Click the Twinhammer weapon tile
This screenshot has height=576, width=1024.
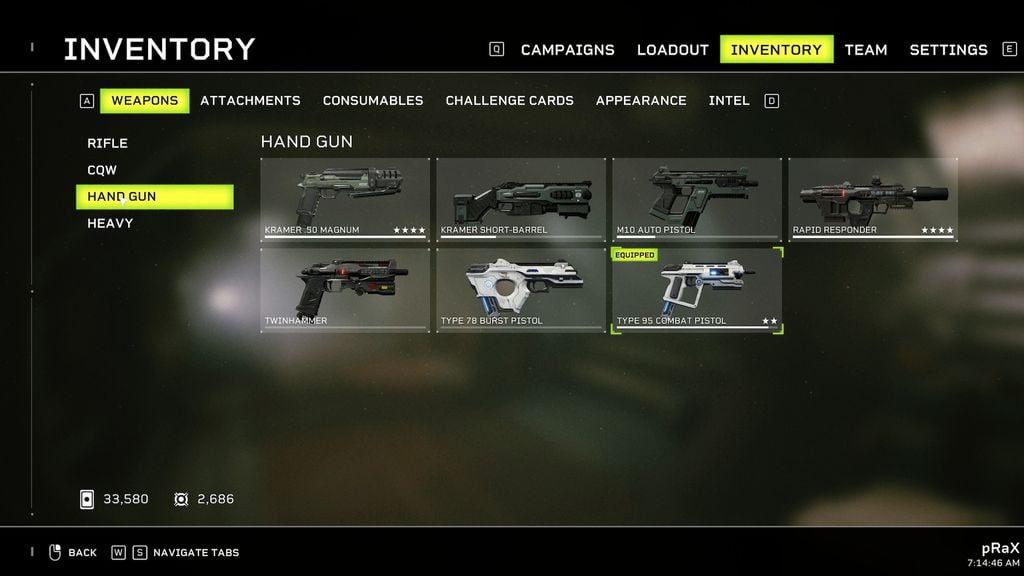coord(345,289)
